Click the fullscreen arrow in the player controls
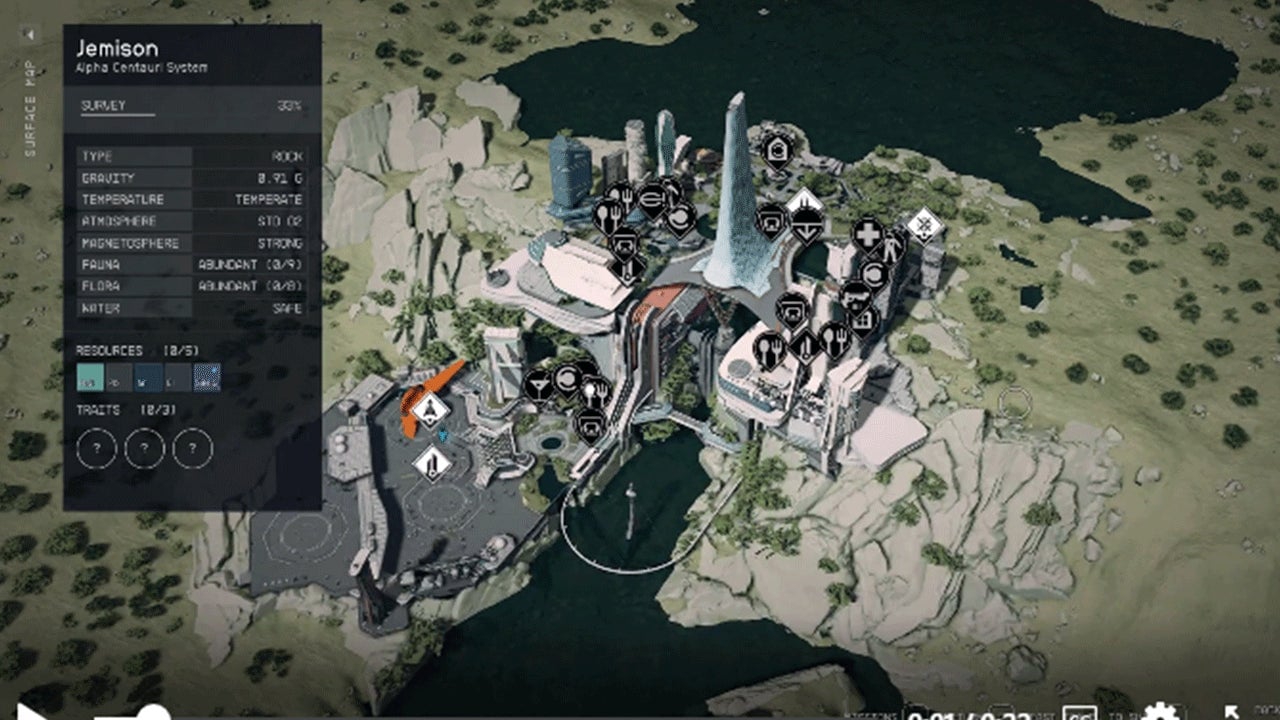 pyautogui.click(x=1233, y=712)
